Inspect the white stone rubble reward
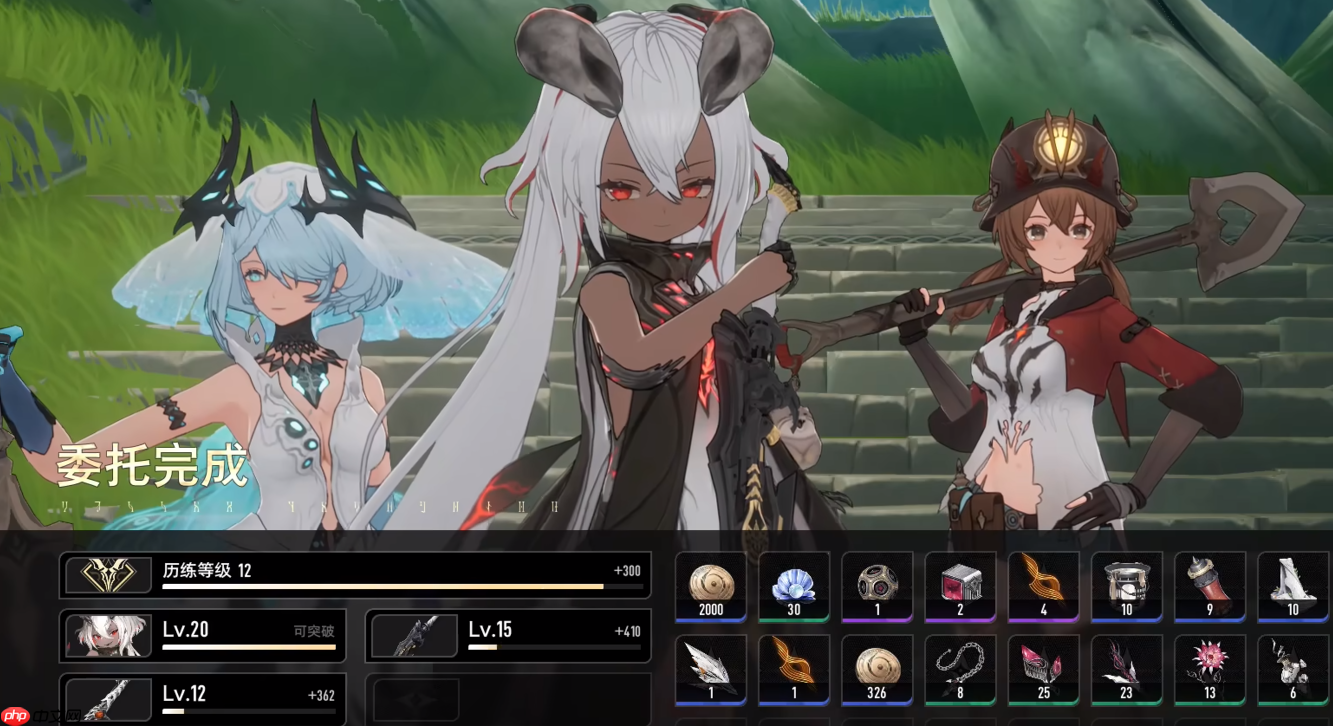Viewport: 1333px width, 726px height. coord(1292,669)
